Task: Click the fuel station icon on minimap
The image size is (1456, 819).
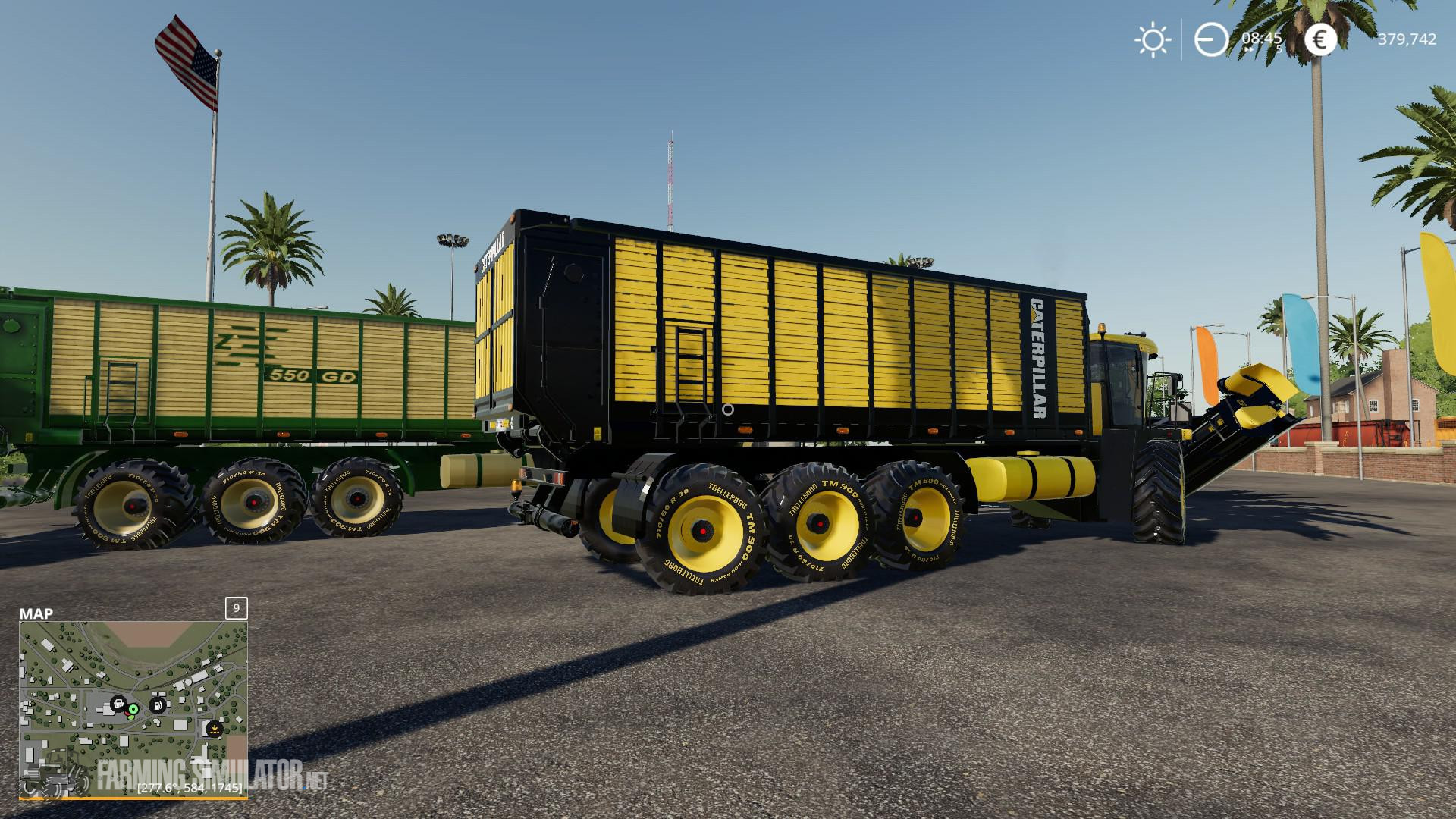Action: (x=157, y=704)
